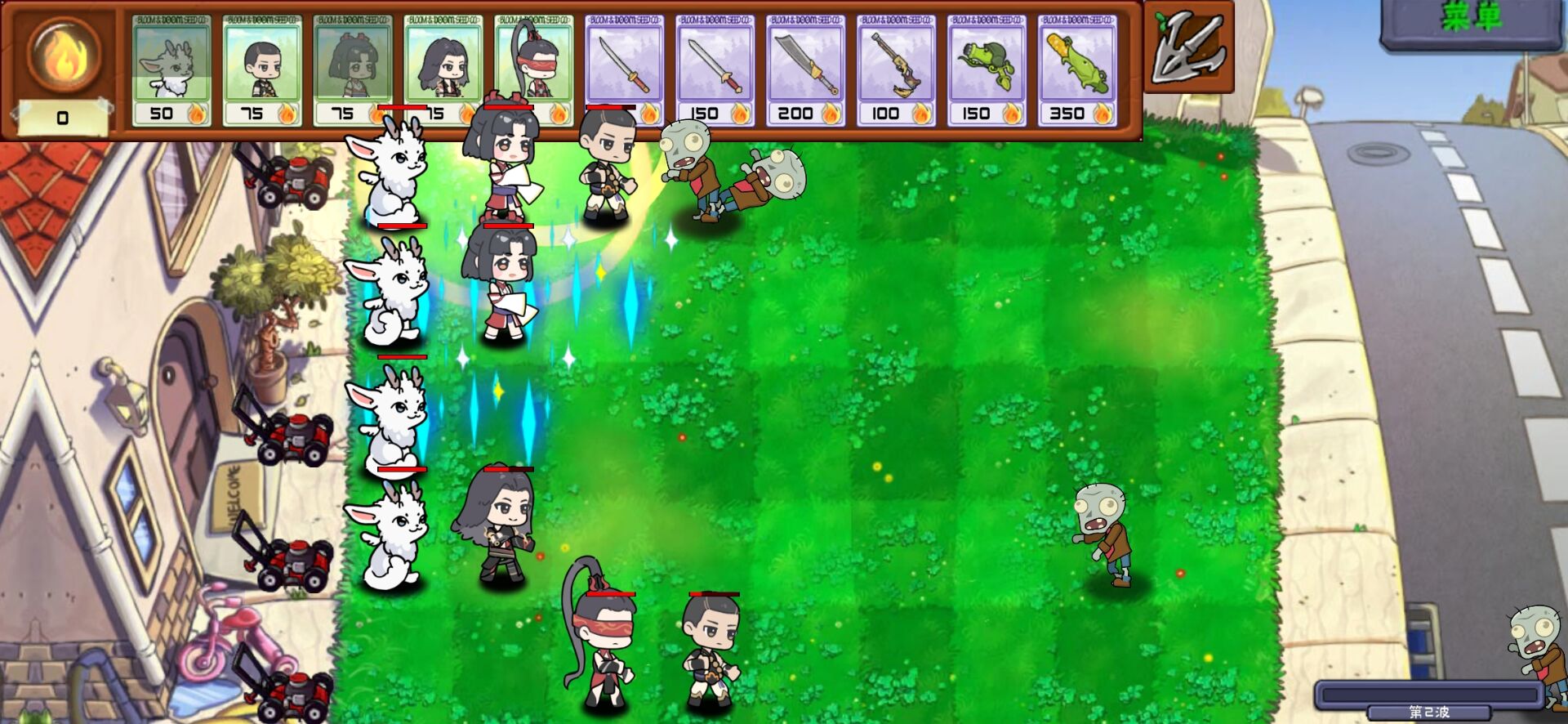Pick the short-haired boy seed card
Viewport: 1568px width, 724px height.
tap(262, 71)
